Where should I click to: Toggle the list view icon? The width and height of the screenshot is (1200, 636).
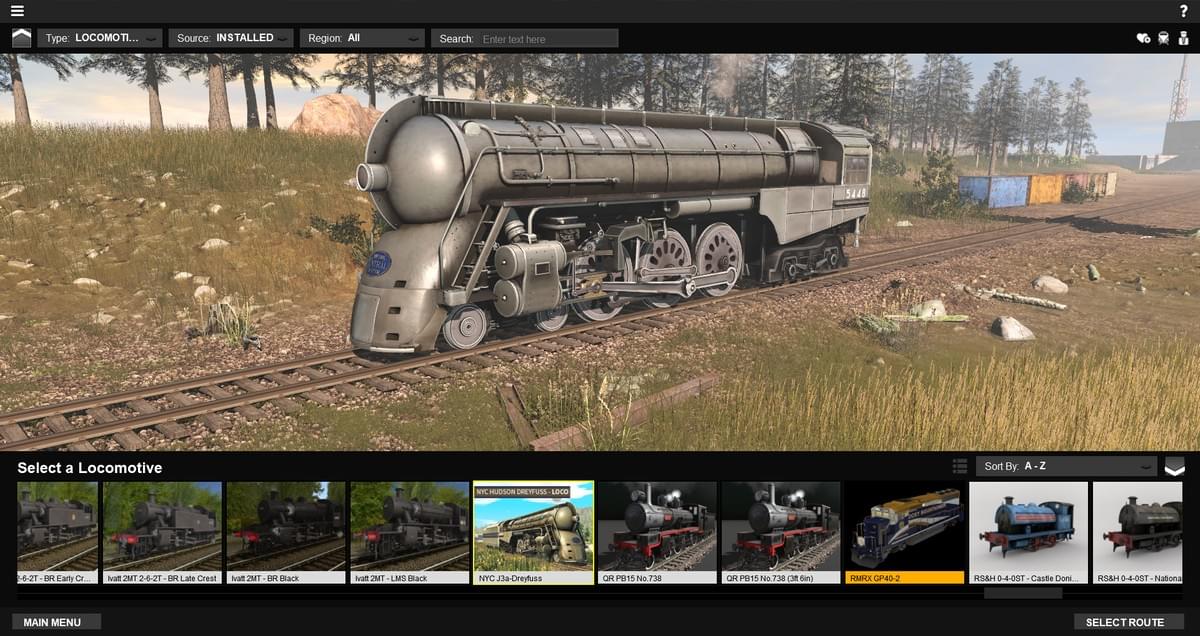click(x=960, y=466)
